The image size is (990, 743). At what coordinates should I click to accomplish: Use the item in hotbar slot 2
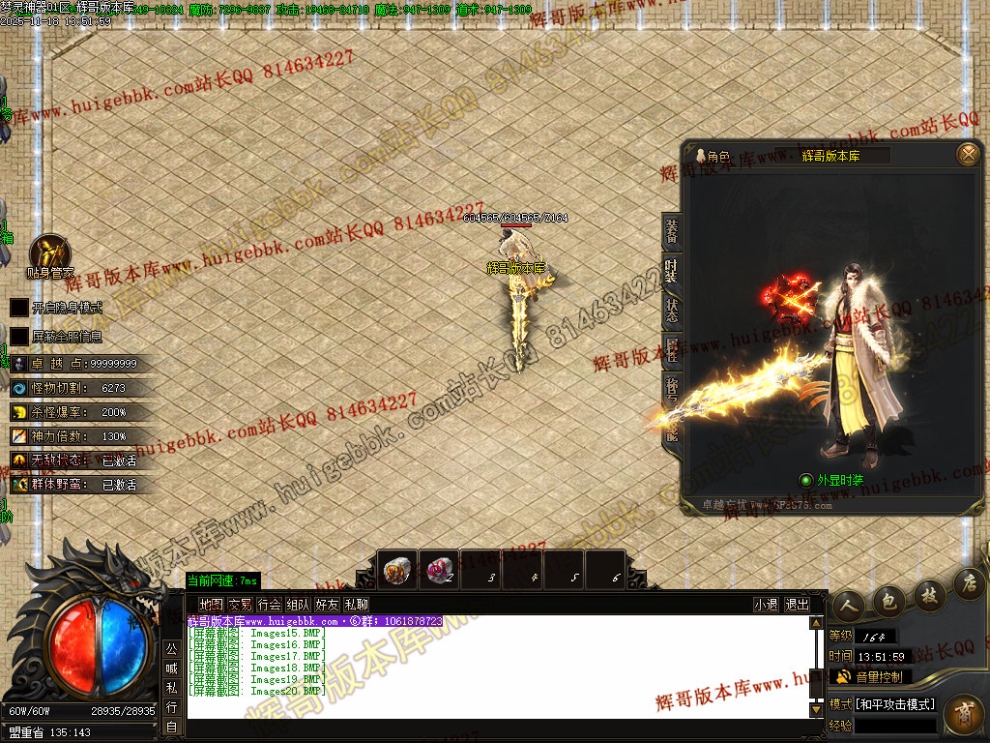pos(439,570)
